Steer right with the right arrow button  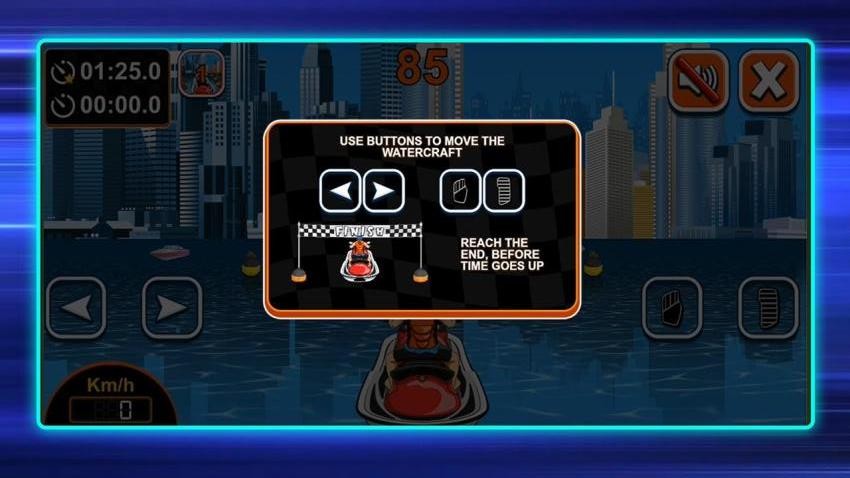(171, 307)
